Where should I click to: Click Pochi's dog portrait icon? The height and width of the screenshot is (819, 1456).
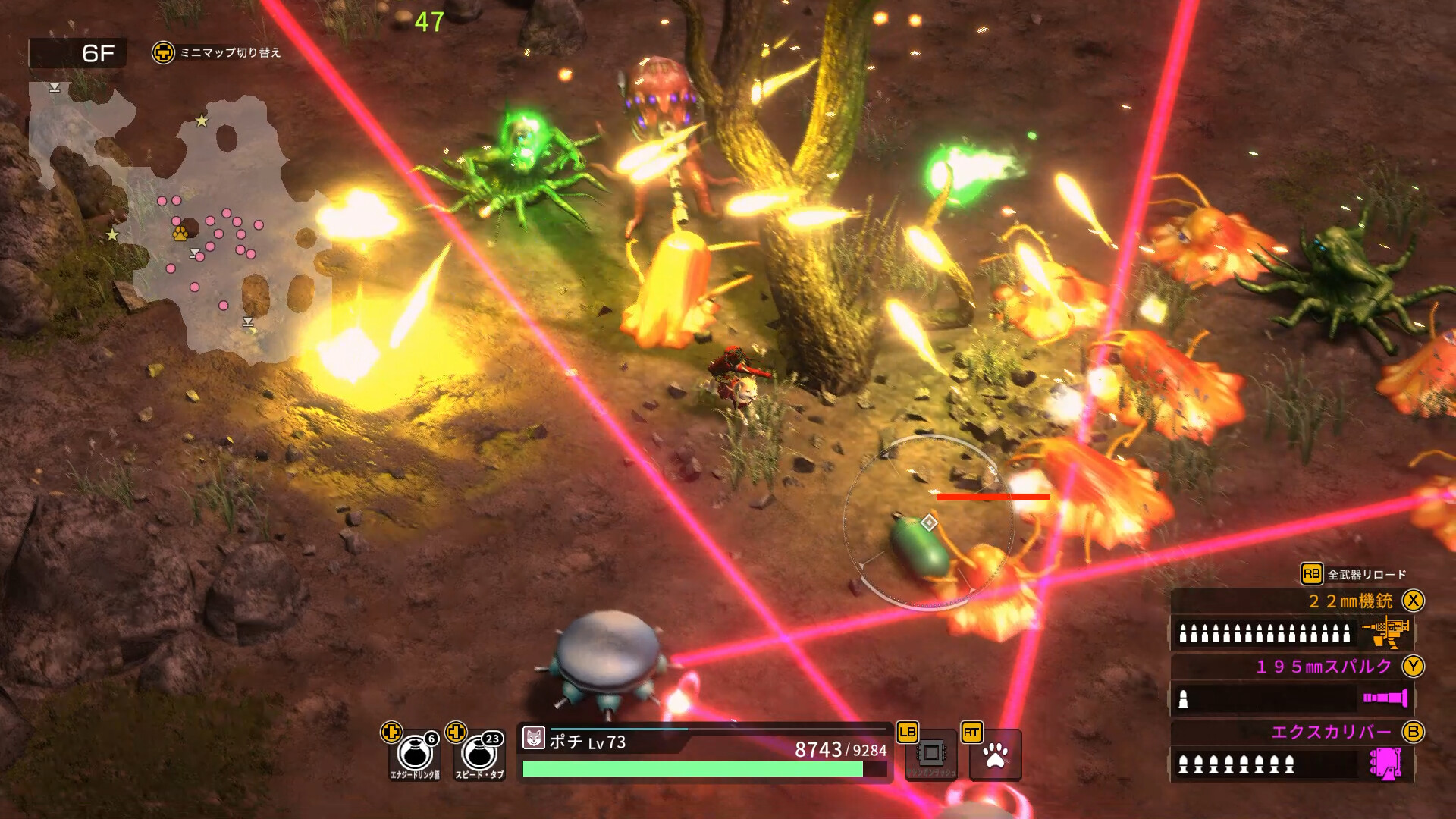pyautogui.click(x=534, y=738)
